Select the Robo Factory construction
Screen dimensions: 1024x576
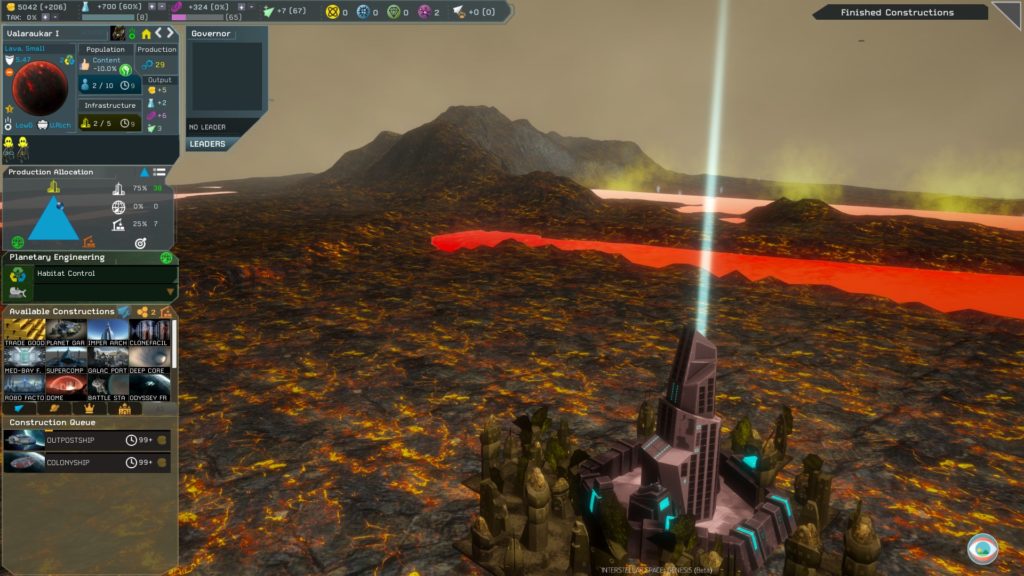[x=24, y=386]
